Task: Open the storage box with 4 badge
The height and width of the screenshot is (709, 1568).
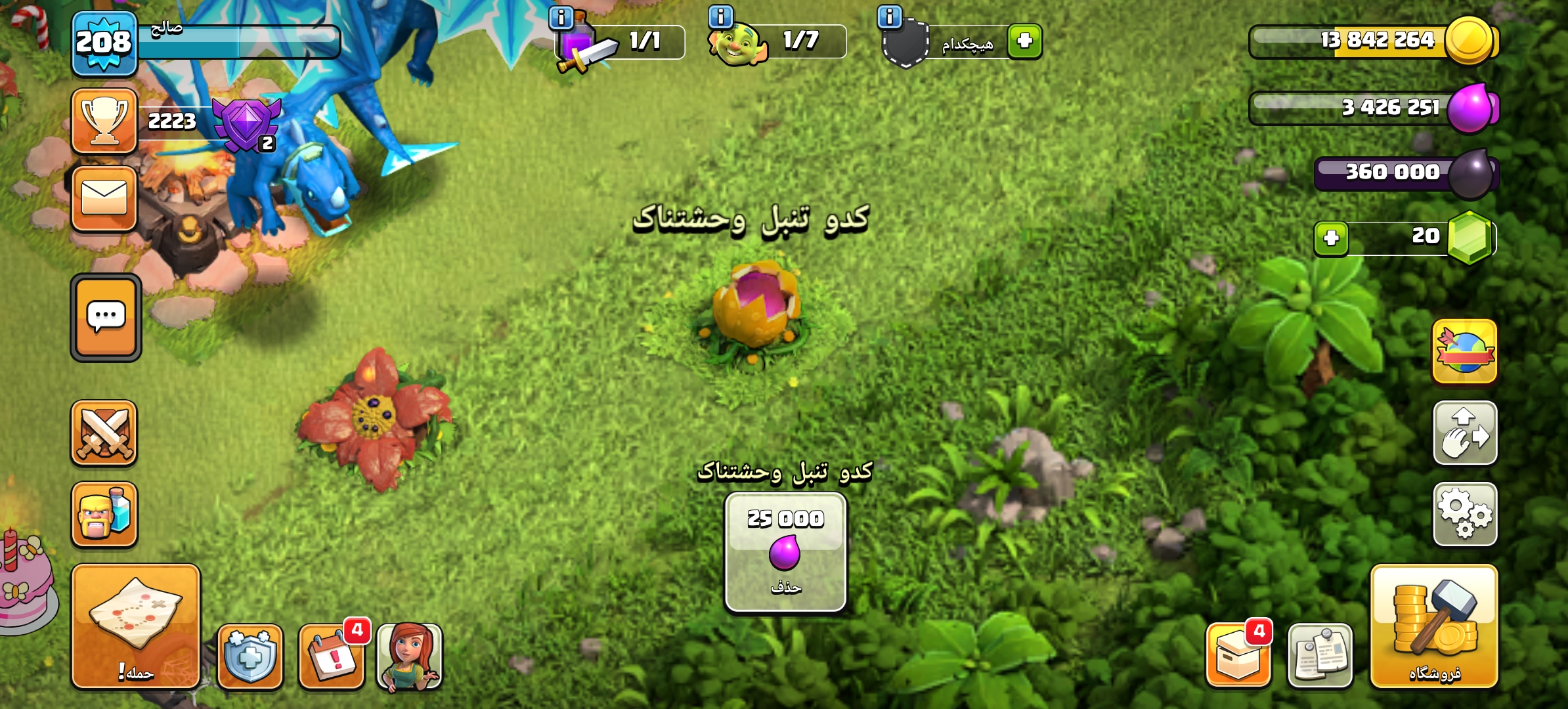Action: point(1238,655)
